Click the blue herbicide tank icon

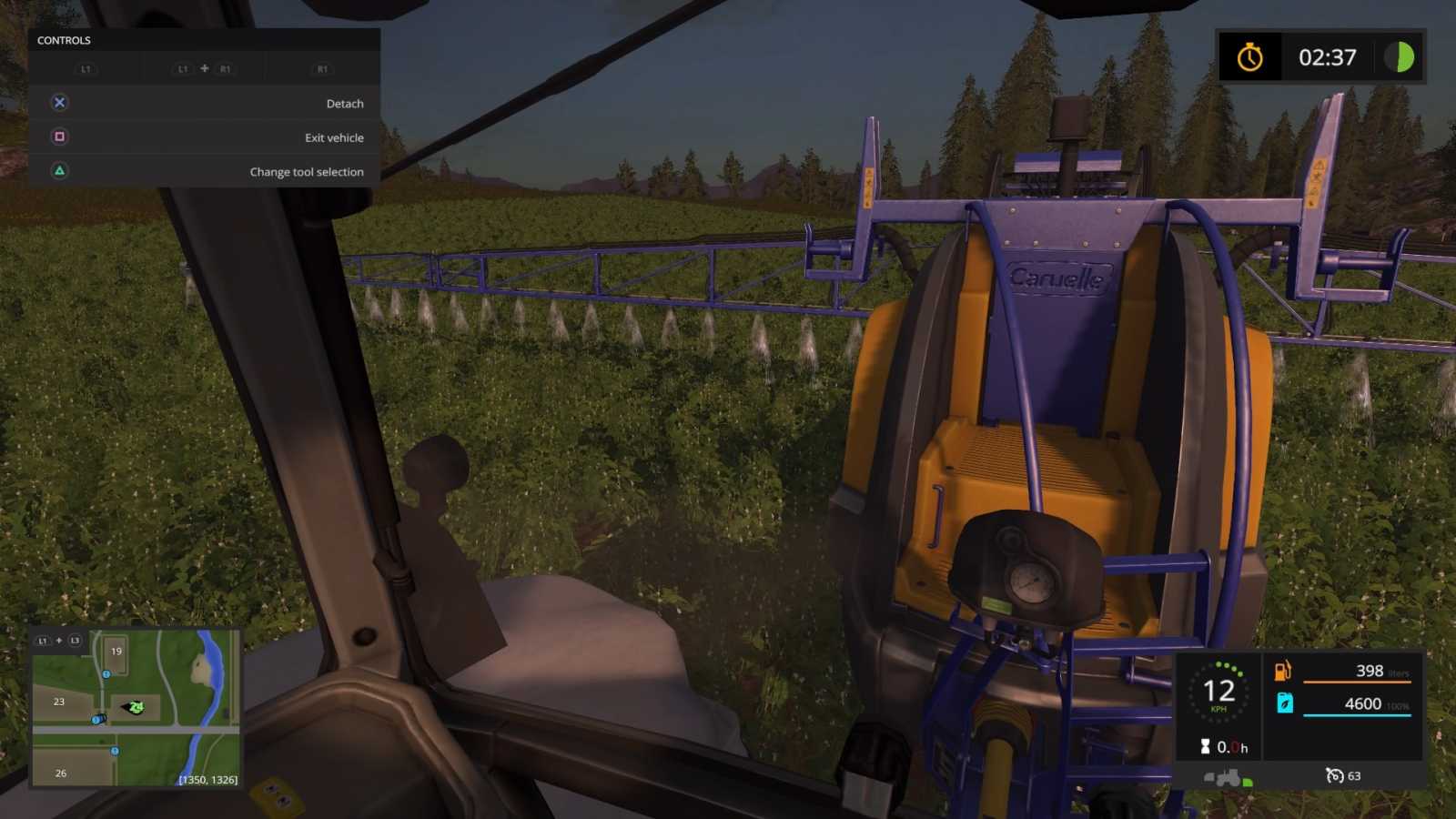tap(1285, 703)
